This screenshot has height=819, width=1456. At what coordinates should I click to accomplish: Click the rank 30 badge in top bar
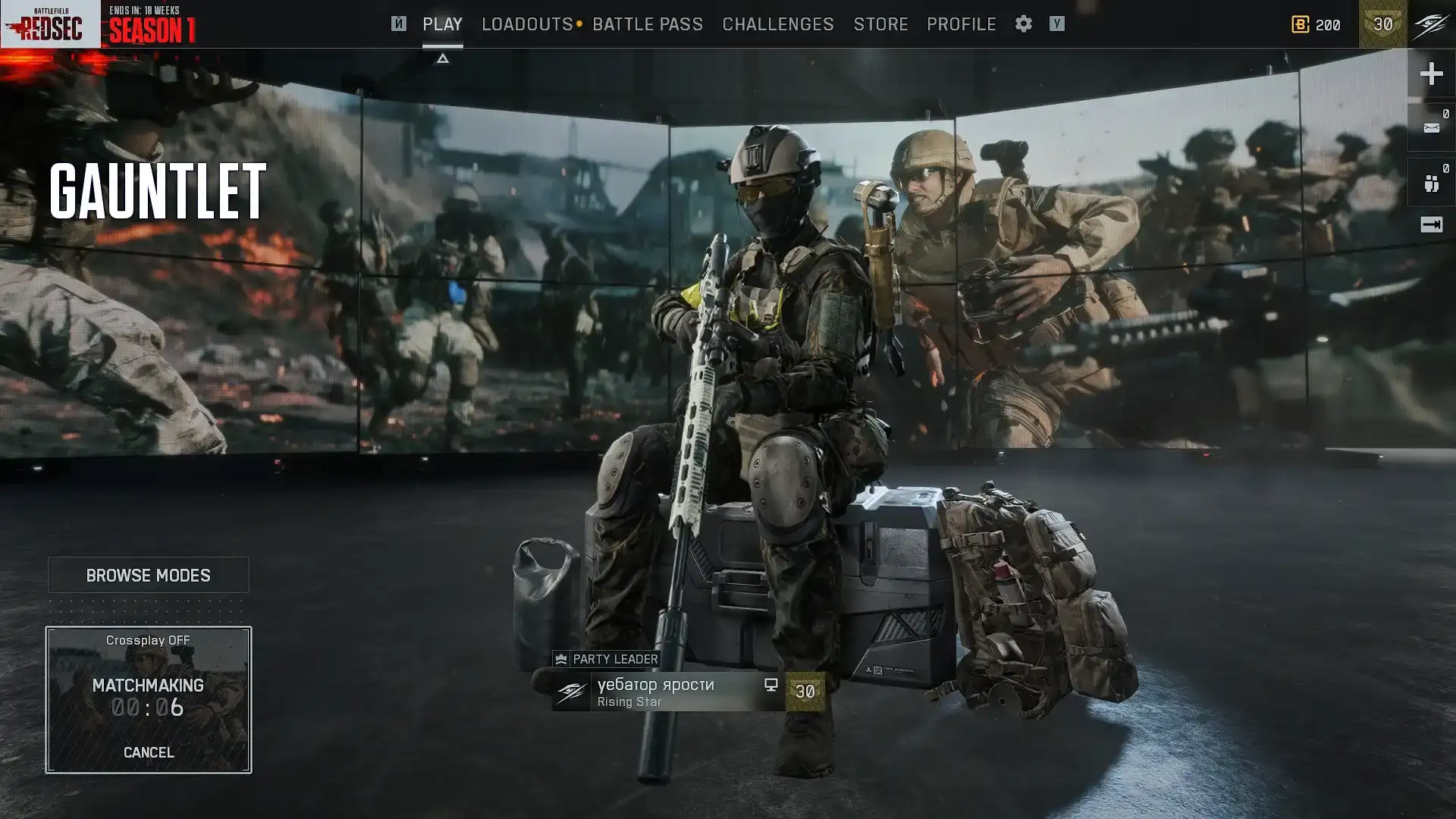(1382, 24)
